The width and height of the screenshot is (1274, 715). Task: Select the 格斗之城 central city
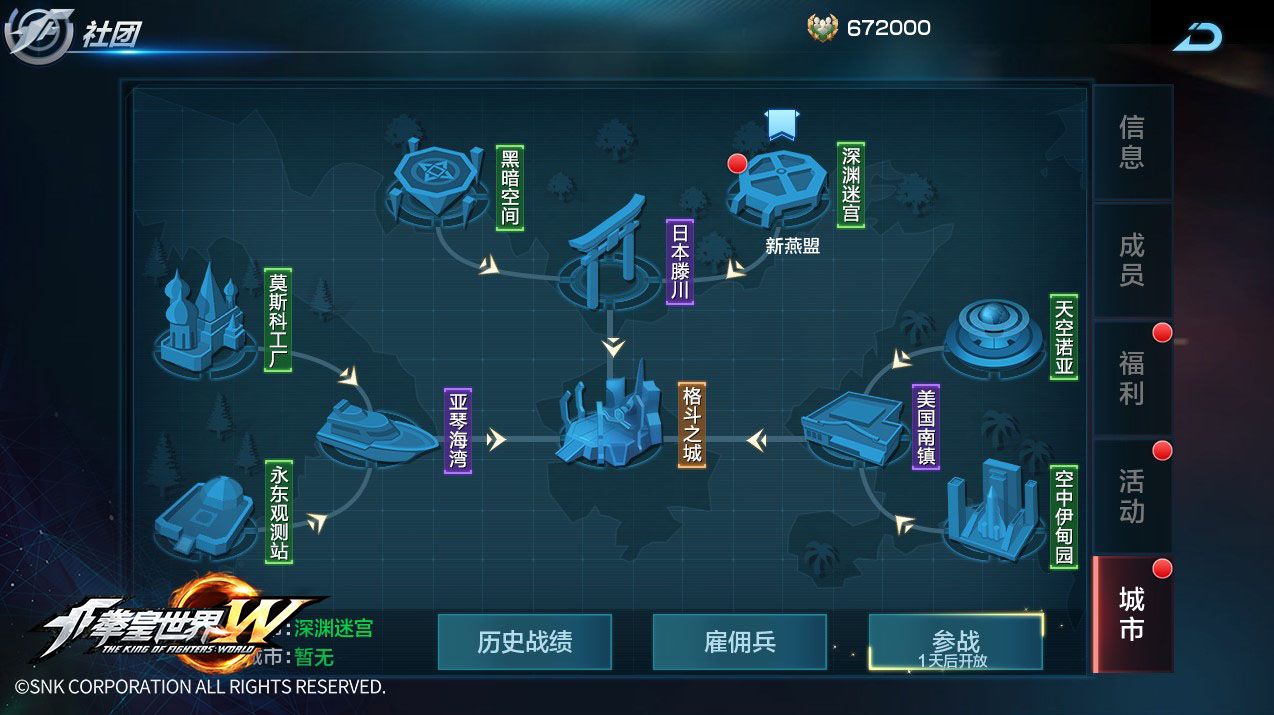point(609,425)
